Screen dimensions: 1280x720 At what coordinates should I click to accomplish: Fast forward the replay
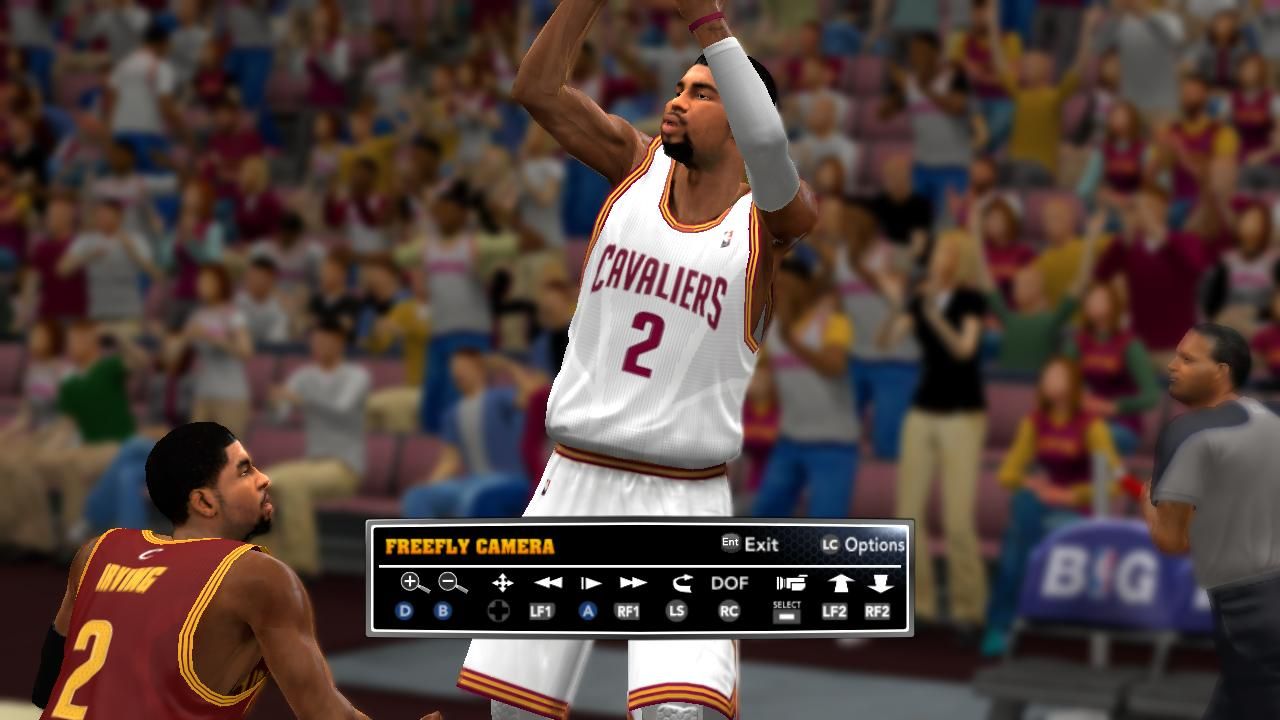click(632, 582)
